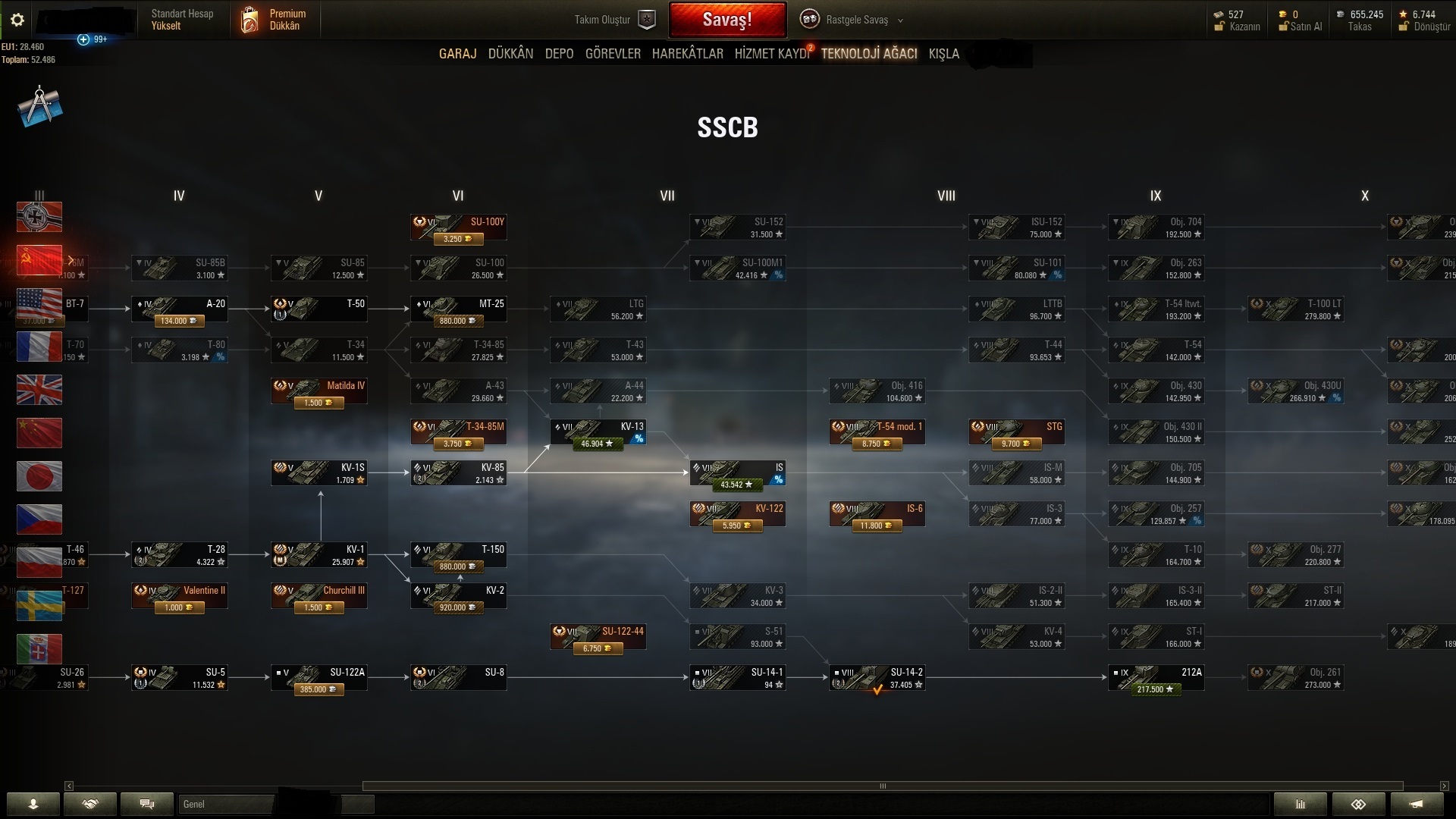Click the Genel chat channel field

[x=226, y=804]
